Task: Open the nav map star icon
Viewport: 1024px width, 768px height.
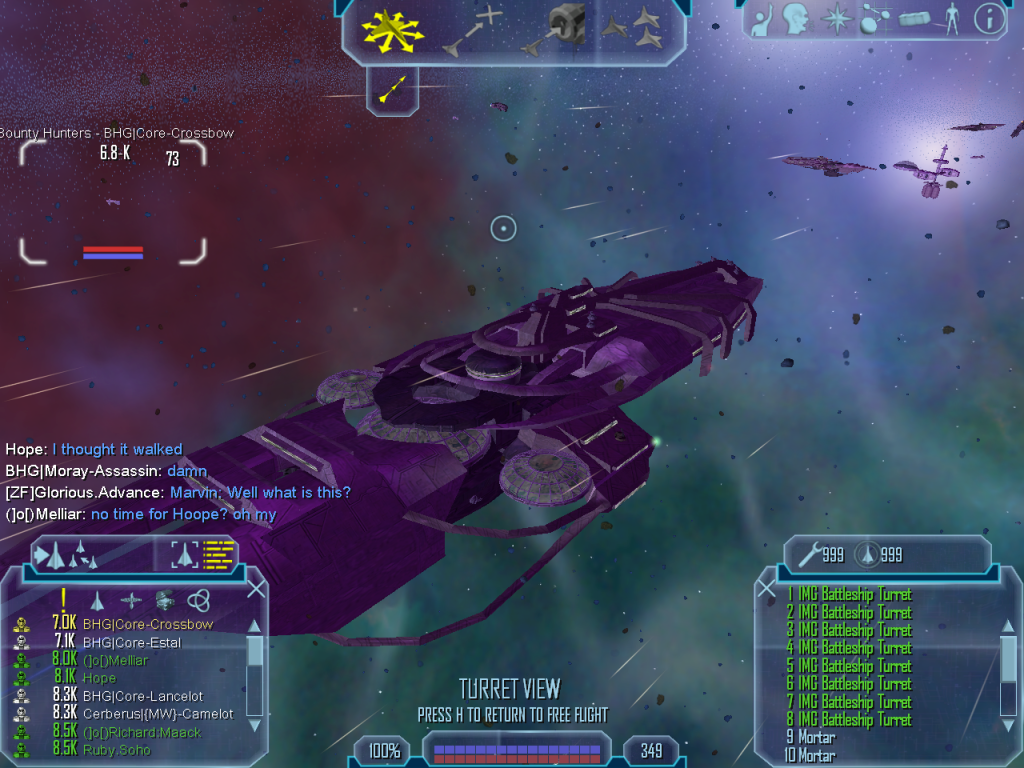Action: [835, 19]
